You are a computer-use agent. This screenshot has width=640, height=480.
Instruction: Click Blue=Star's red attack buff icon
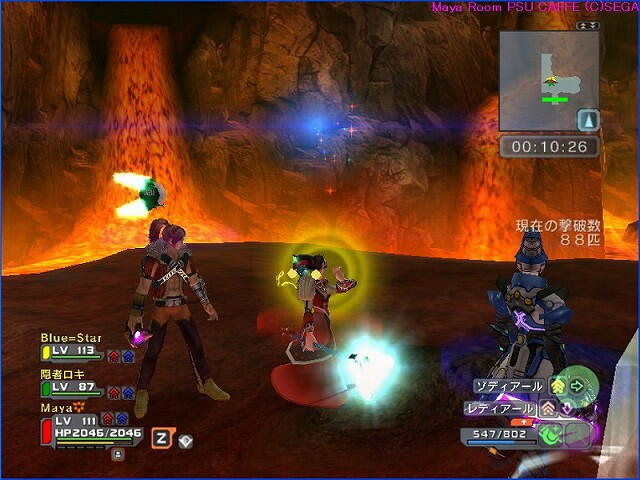113,354
